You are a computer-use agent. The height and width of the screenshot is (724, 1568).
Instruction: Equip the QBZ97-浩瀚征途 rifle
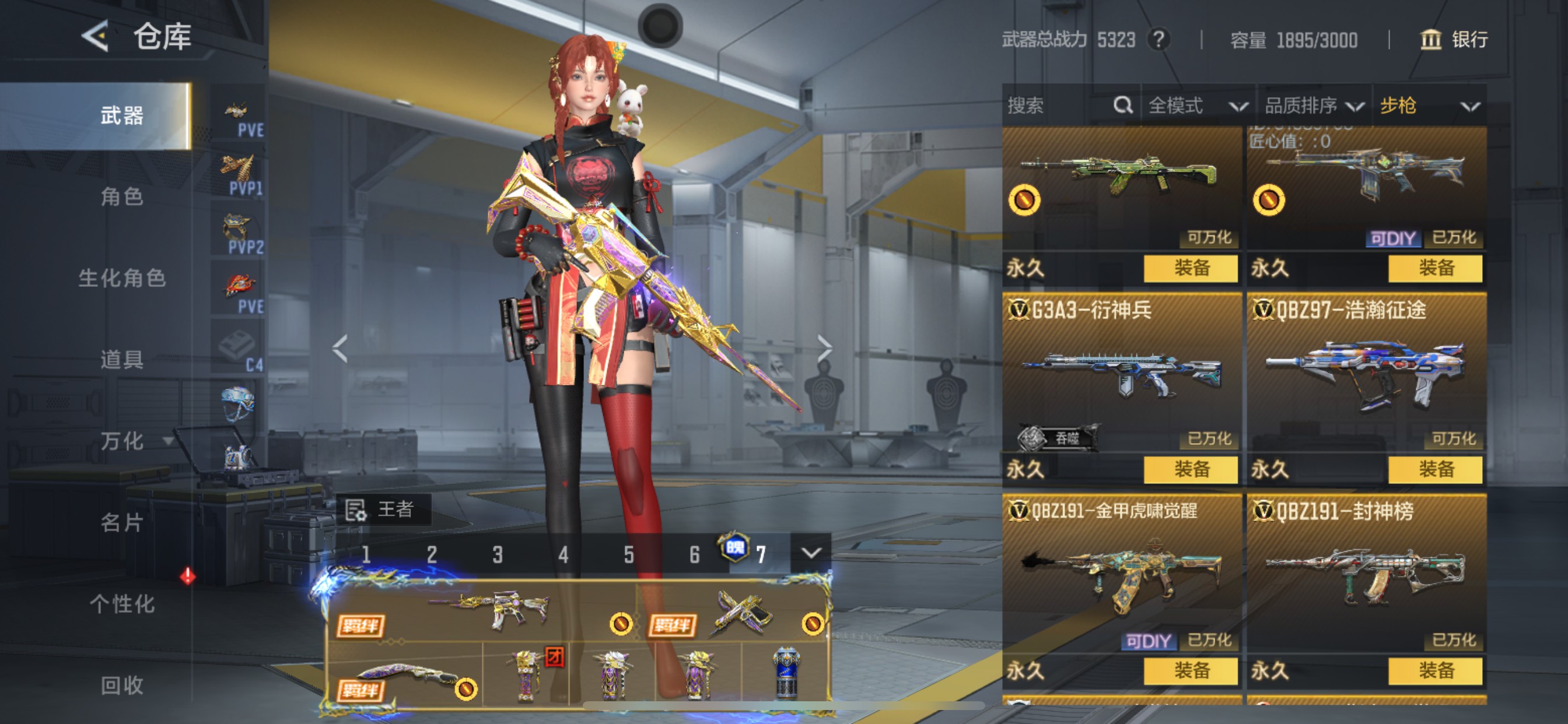(x=1434, y=469)
